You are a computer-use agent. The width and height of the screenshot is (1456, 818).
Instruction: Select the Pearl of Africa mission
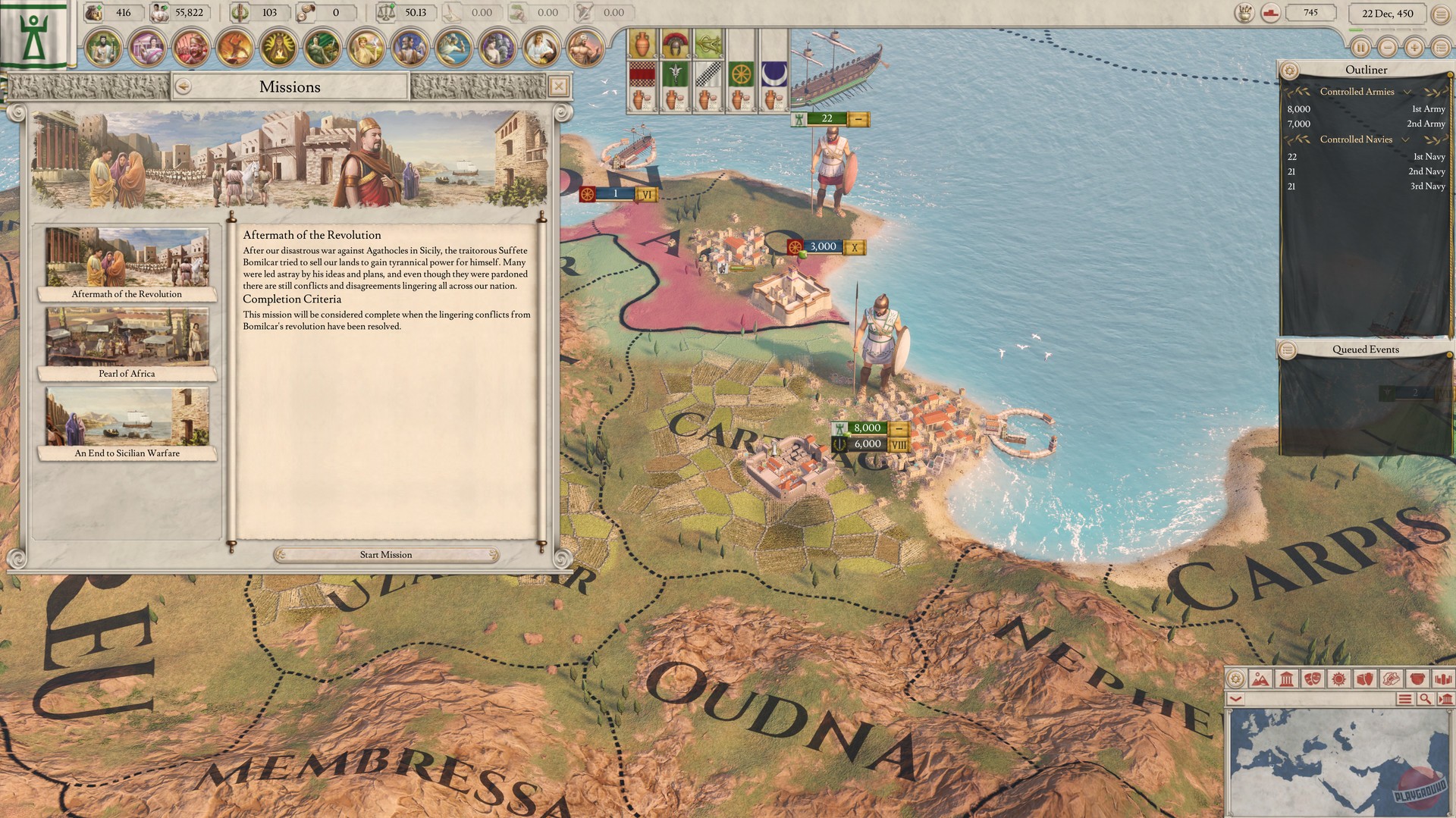(127, 341)
